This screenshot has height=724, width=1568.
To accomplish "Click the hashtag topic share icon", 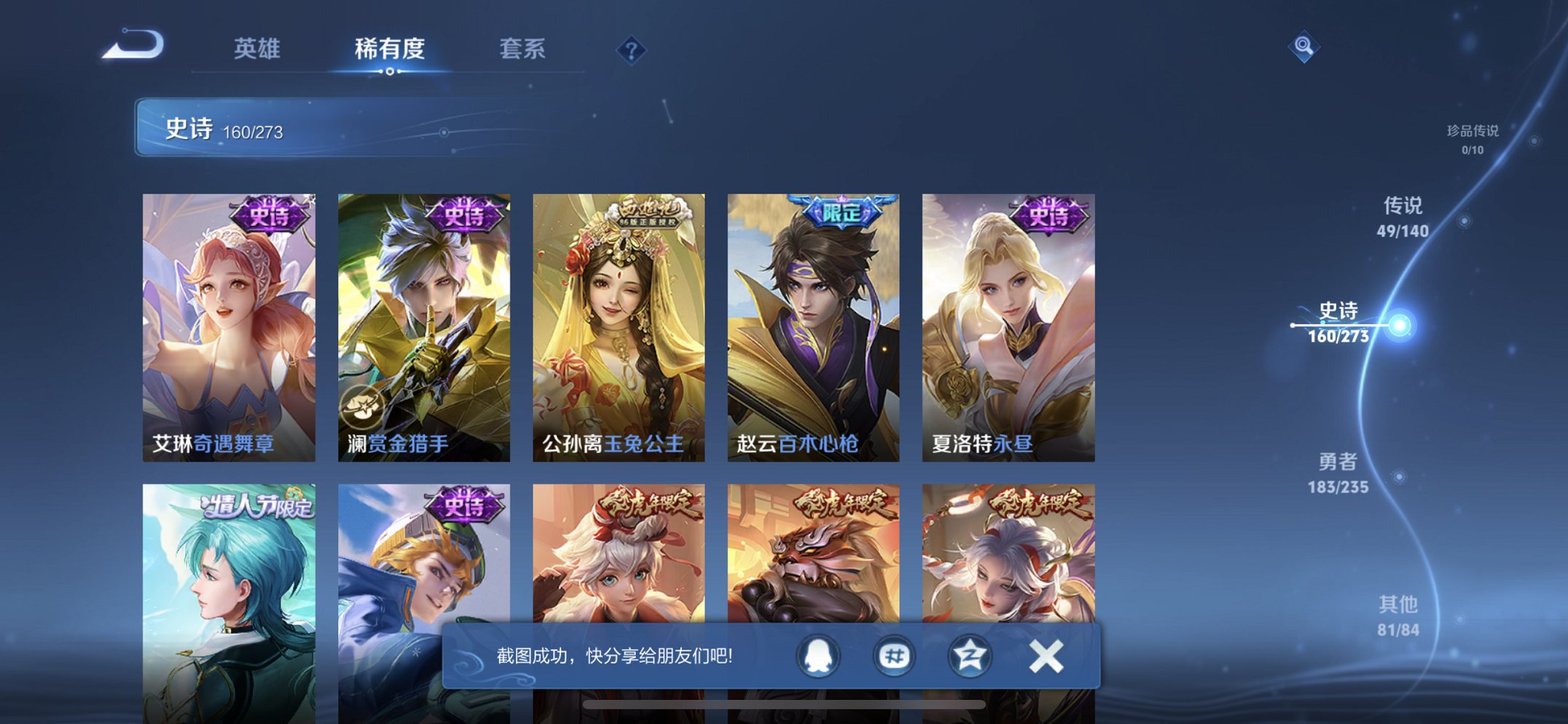I will pos(893,655).
